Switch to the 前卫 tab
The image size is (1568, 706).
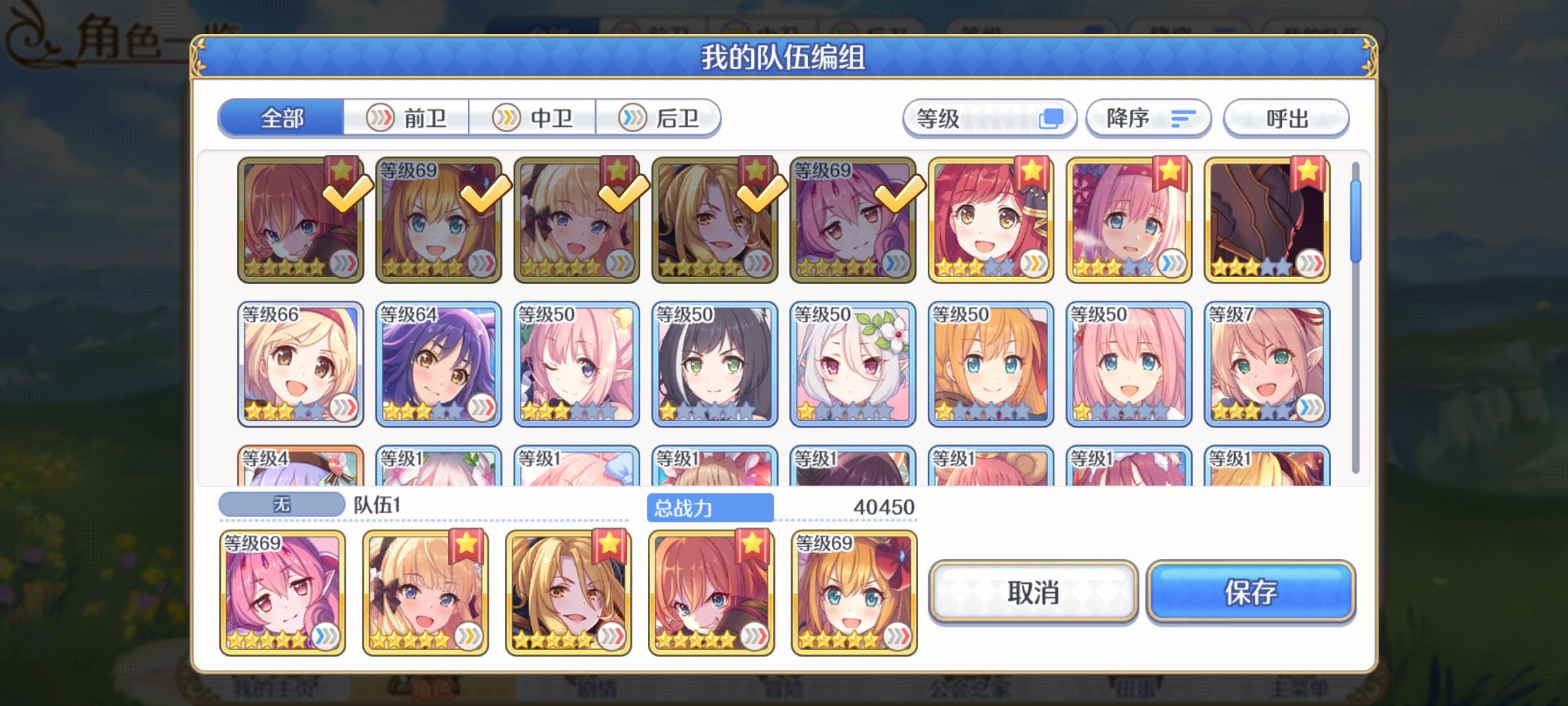point(406,118)
